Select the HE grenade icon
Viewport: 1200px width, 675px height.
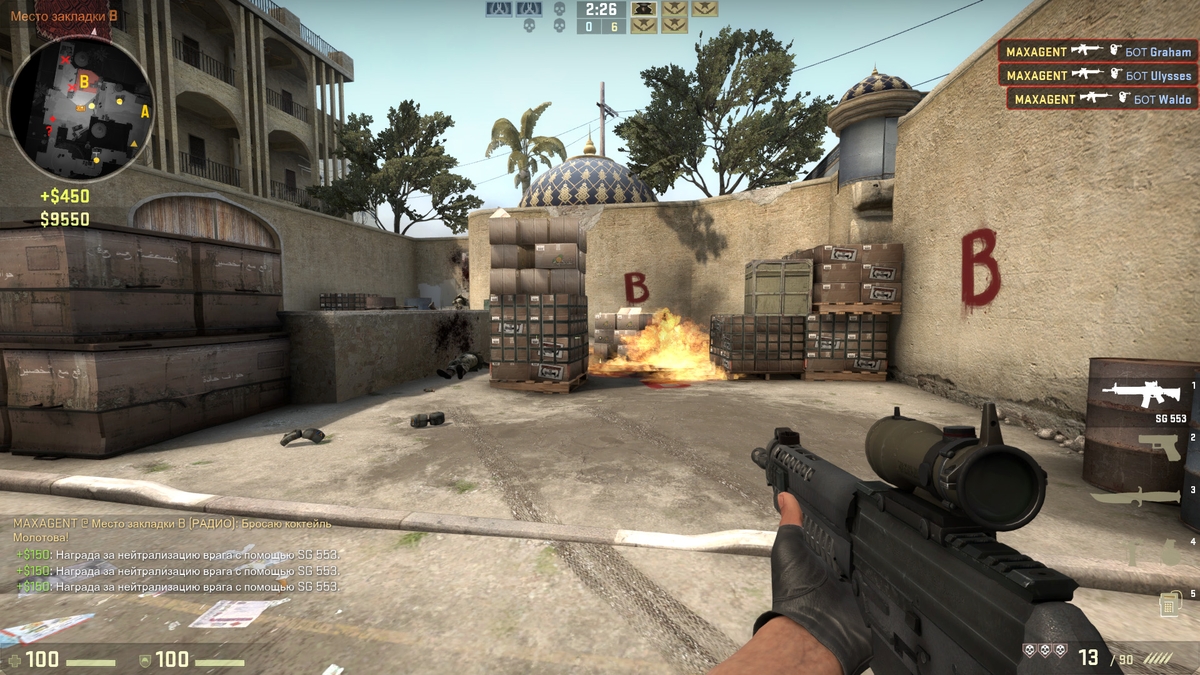(x=1168, y=552)
